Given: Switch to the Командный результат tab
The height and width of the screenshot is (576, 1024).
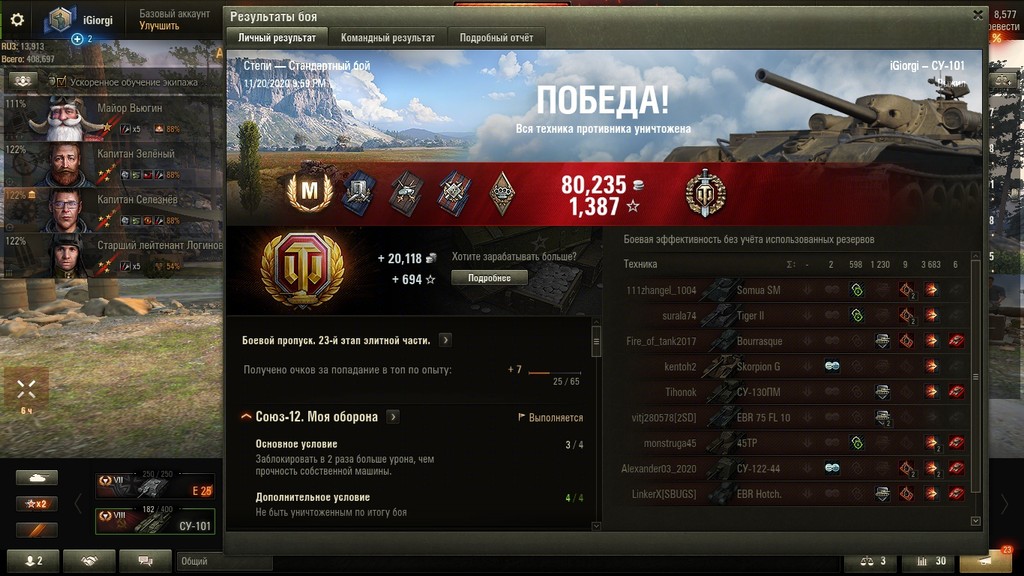Looking at the screenshot, I should tap(388, 38).
